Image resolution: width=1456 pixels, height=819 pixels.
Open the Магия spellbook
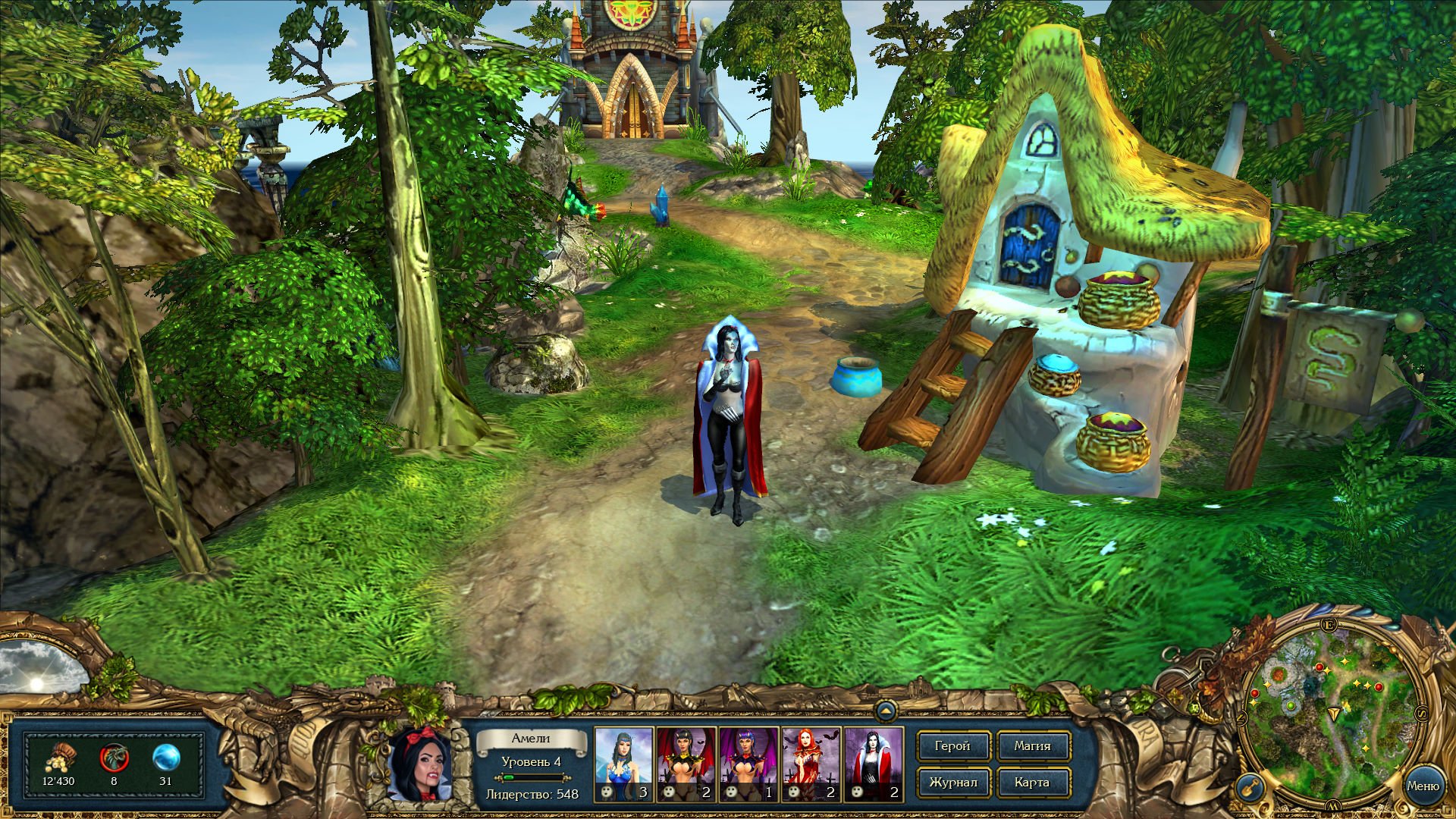tap(1032, 746)
